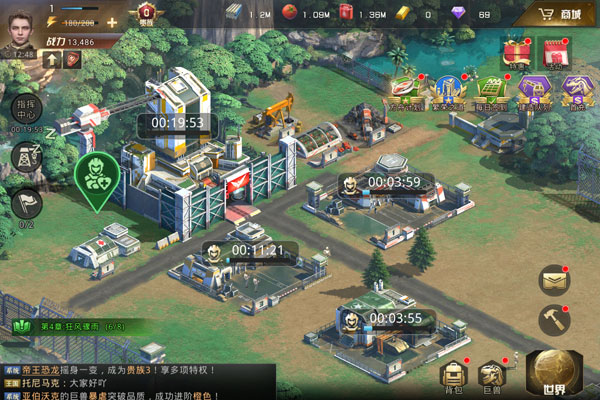Open the purple crane construction queue icon
The width and height of the screenshot is (600, 400).
coord(532,89)
